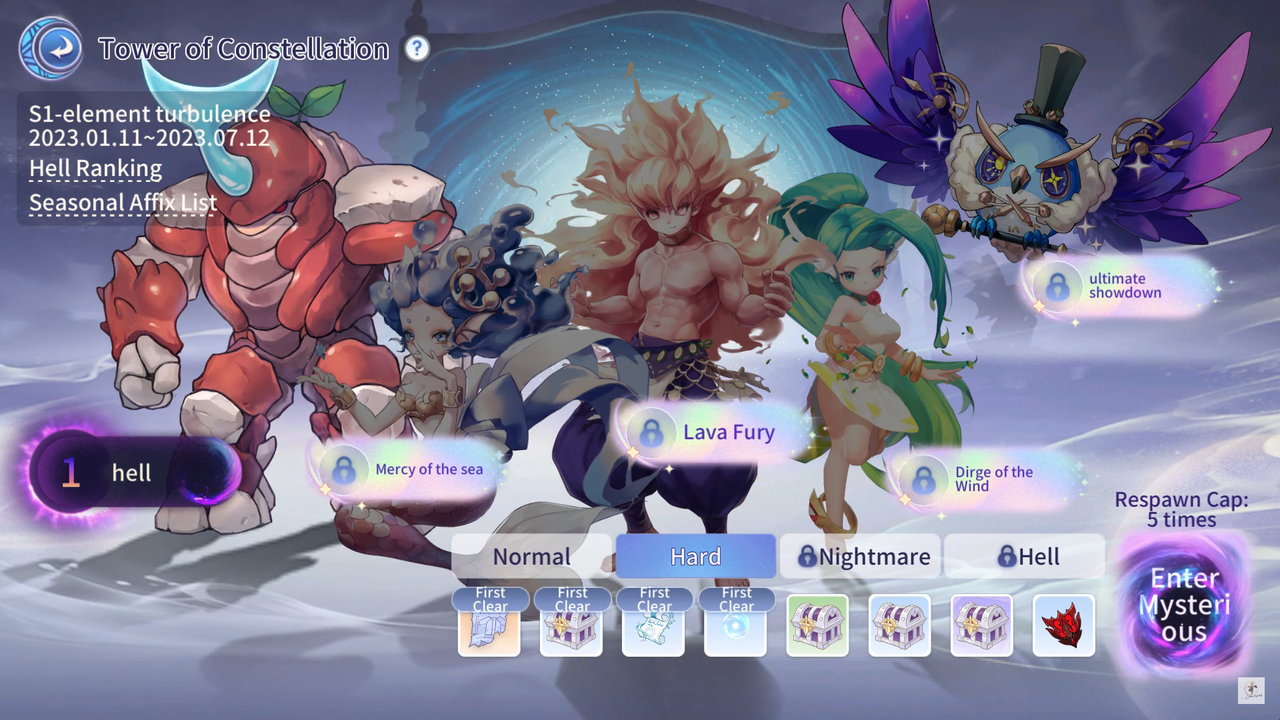Inspect the green-background chest reward
The width and height of the screenshot is (1280, 720).
pyautogui.click(x=817, y=626)
